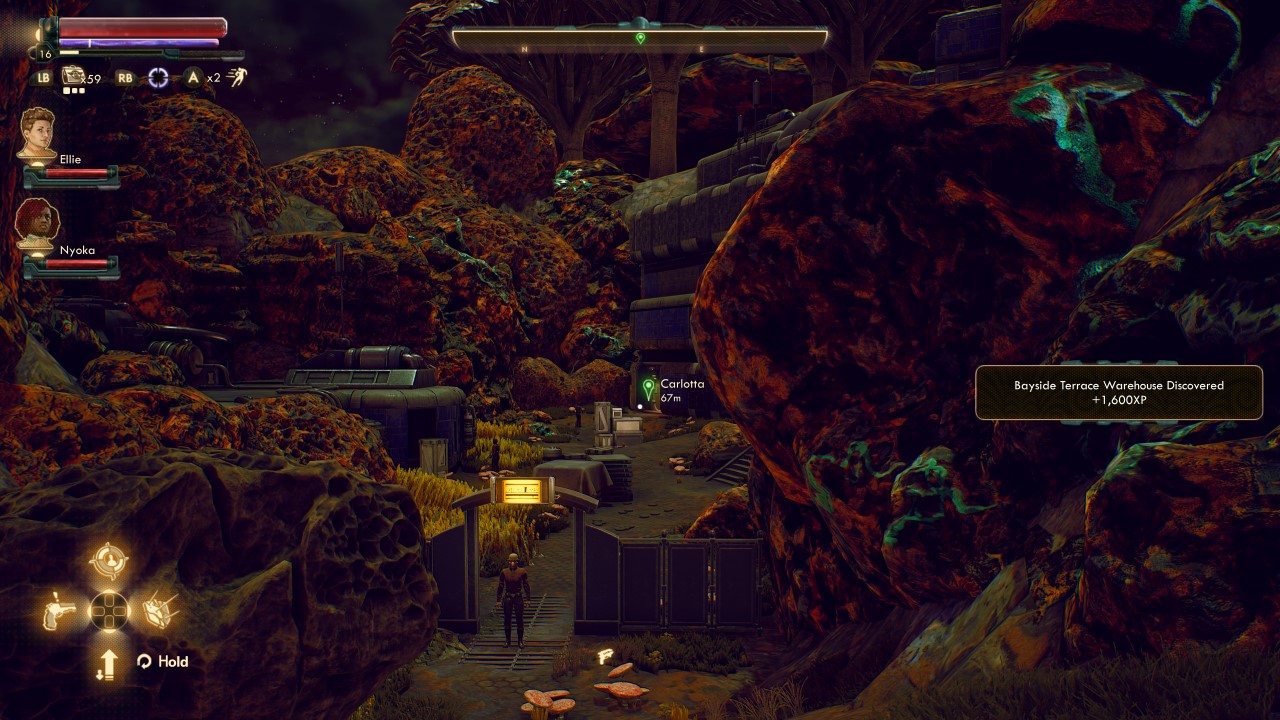The image size is (1280, 720).
Task: Click the green objective marker on compass
Action: tap(640, 38)
